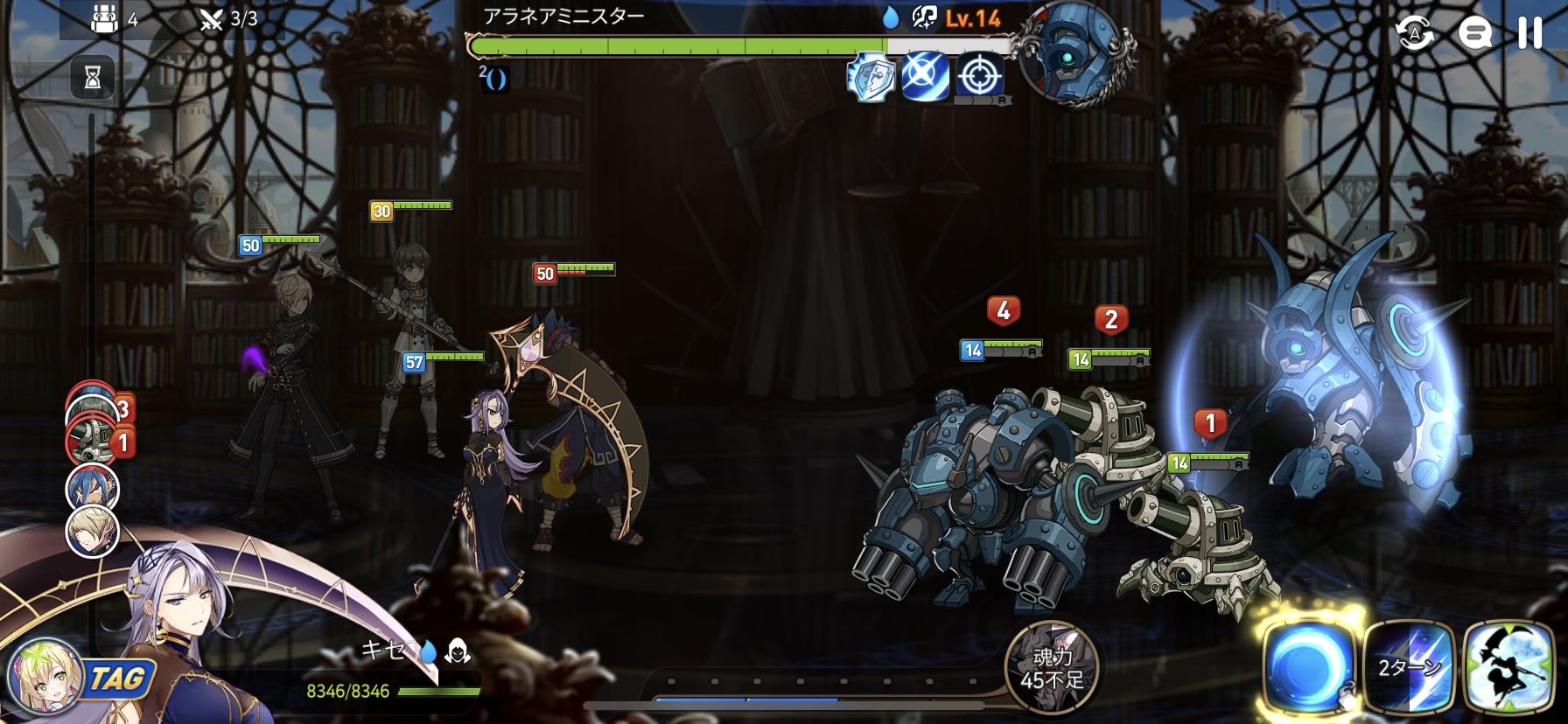Inspect the boss shield buff icon

coord(871,77)
